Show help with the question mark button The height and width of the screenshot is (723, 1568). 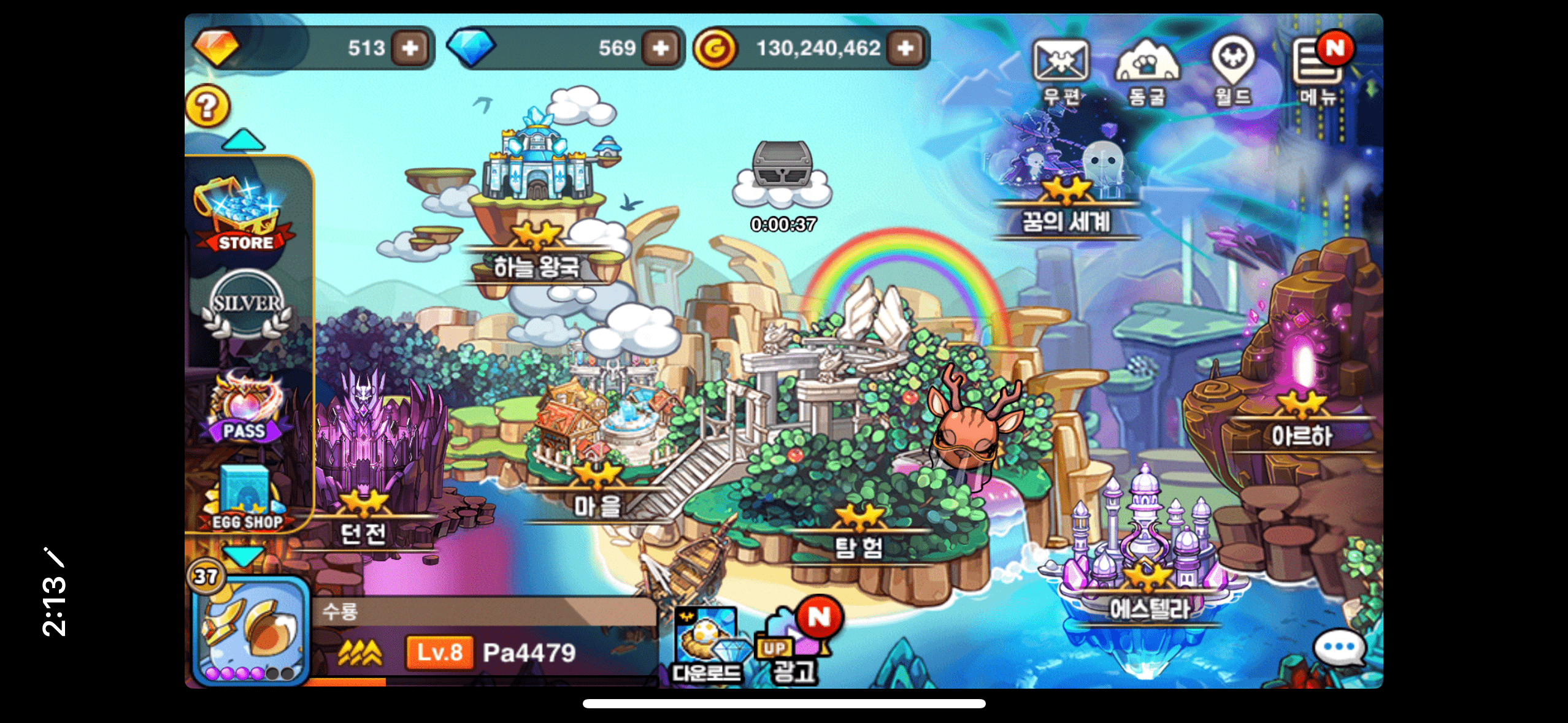tap(208, 105)
